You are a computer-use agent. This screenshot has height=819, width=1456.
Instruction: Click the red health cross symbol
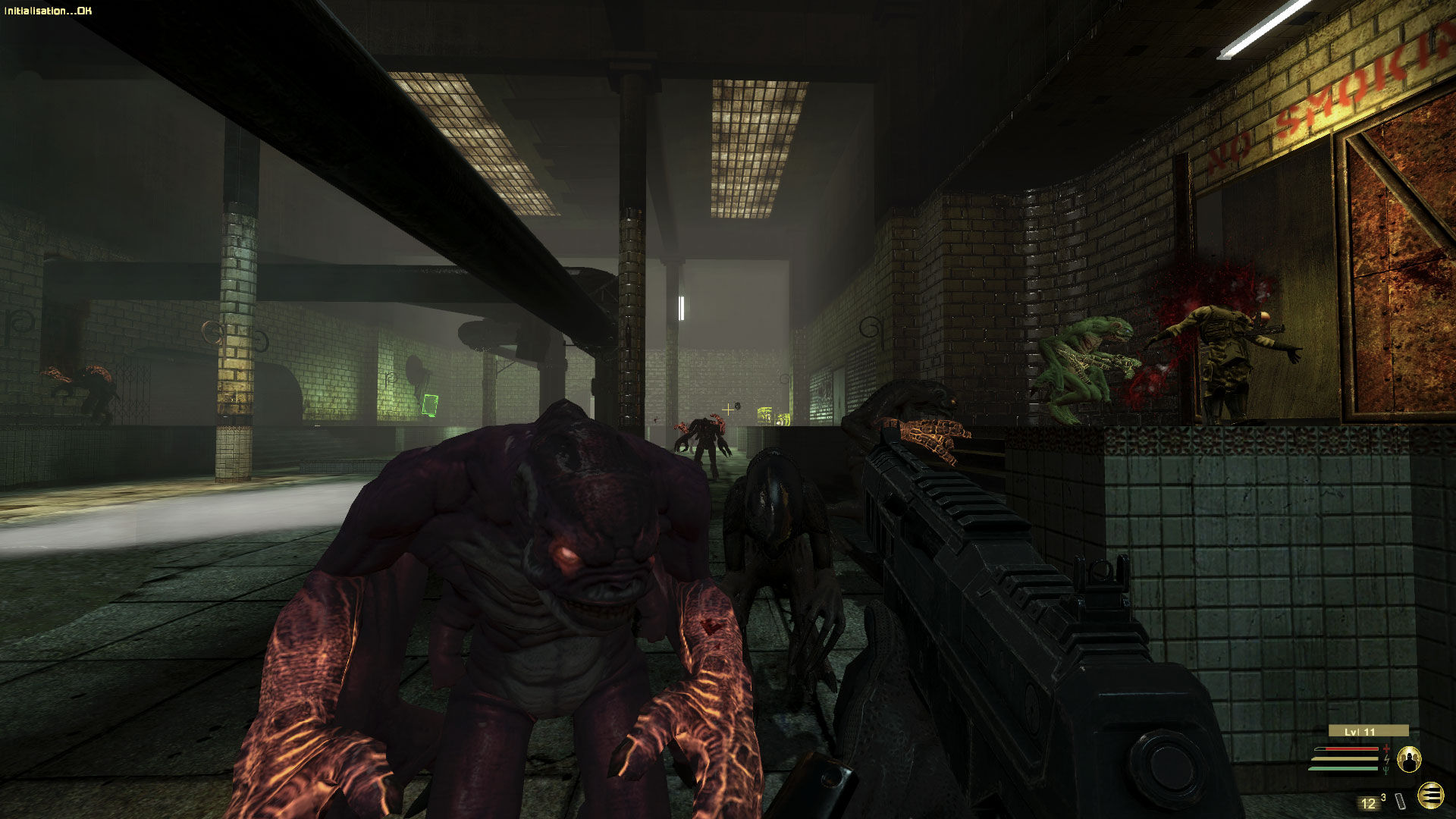point(1386,748)
